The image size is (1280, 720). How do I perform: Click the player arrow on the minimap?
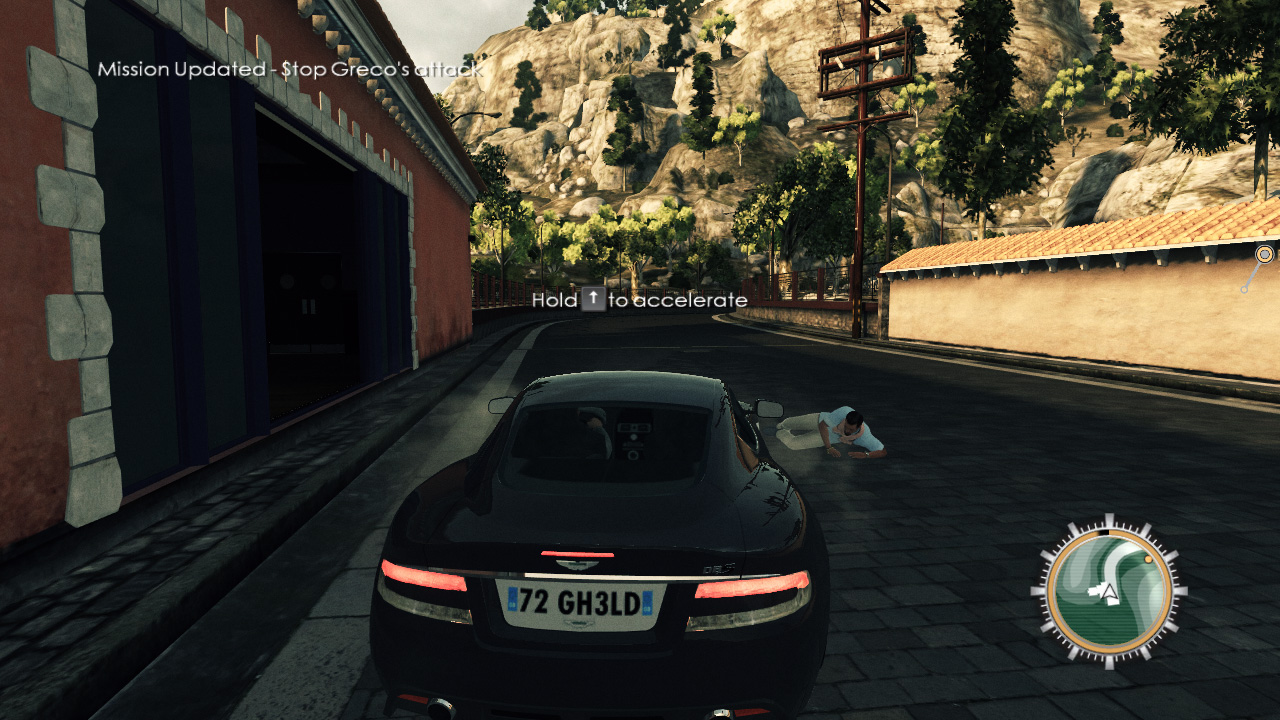tap(1108, 594)
